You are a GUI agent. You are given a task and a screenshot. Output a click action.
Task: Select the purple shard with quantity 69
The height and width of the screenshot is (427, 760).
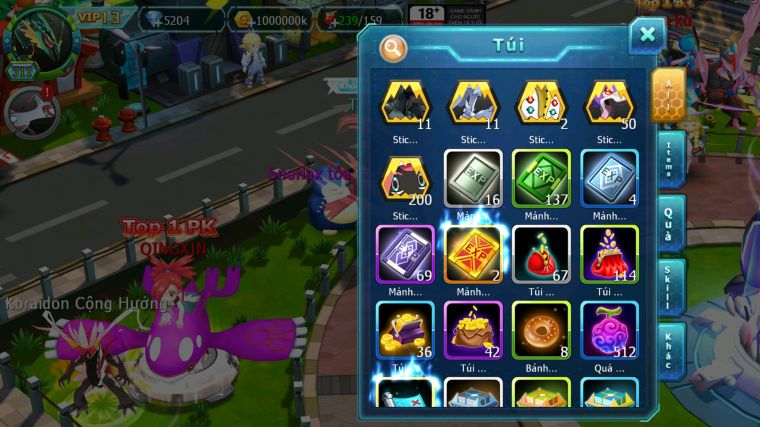pyautogui.click(x=405, y=254)
